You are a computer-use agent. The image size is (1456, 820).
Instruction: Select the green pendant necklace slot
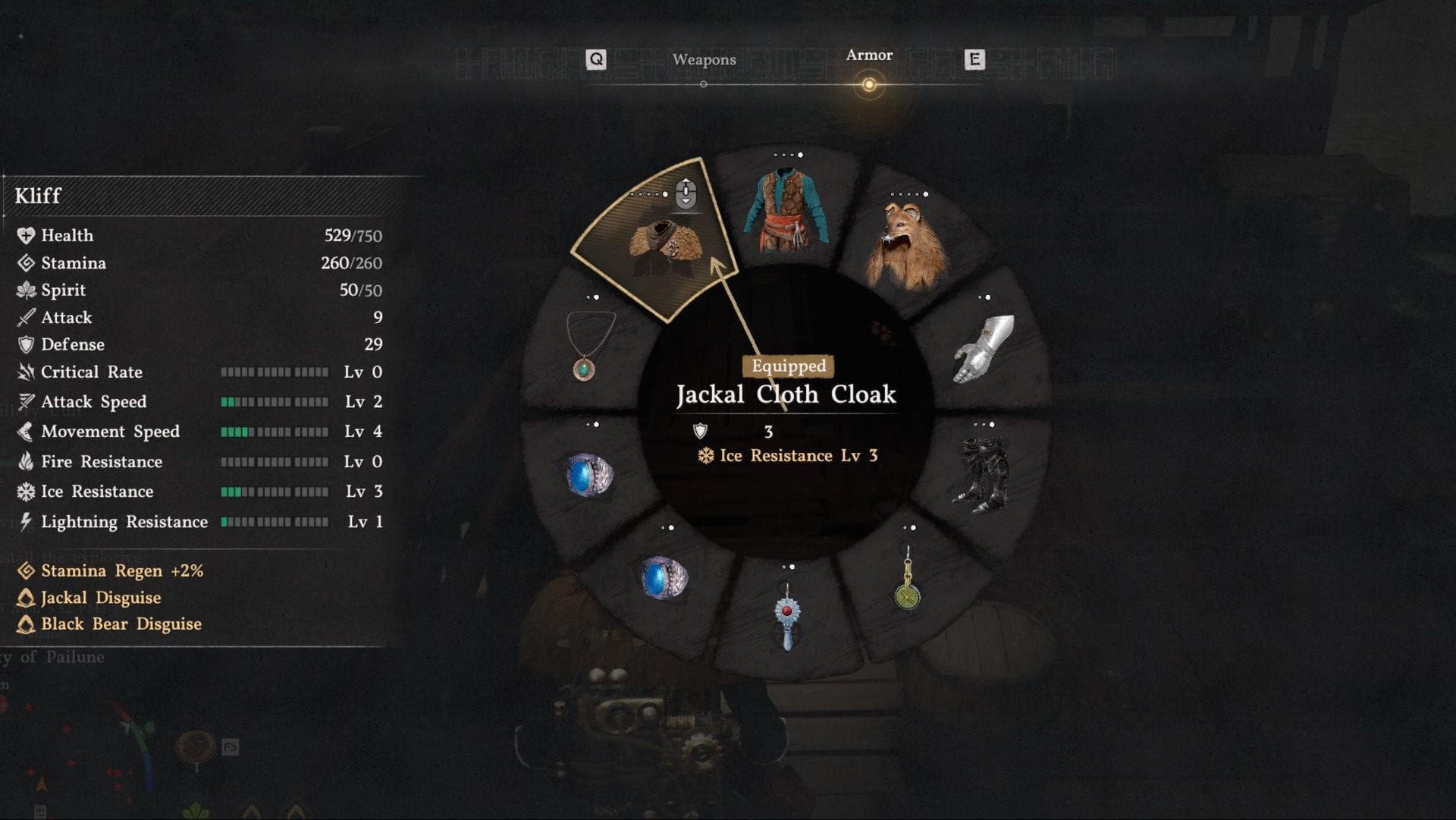point(588,346)
